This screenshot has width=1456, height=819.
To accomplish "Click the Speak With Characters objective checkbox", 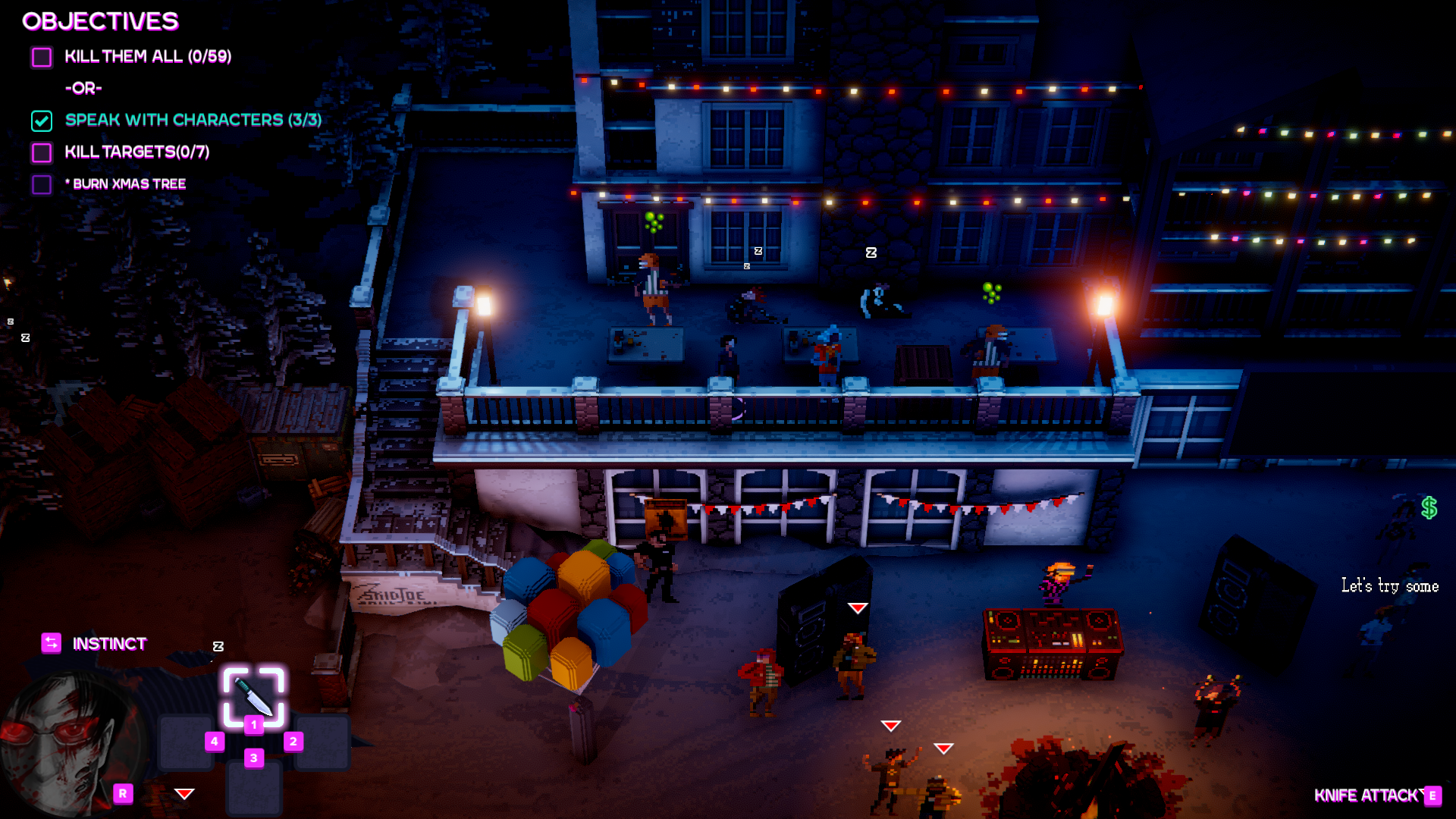I will point(42,121).
